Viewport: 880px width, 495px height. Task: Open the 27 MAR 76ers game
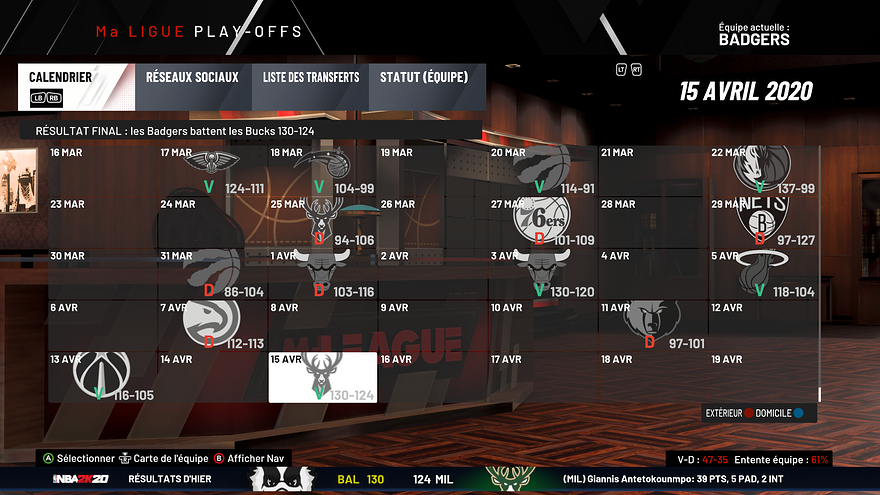click(542, 222)
